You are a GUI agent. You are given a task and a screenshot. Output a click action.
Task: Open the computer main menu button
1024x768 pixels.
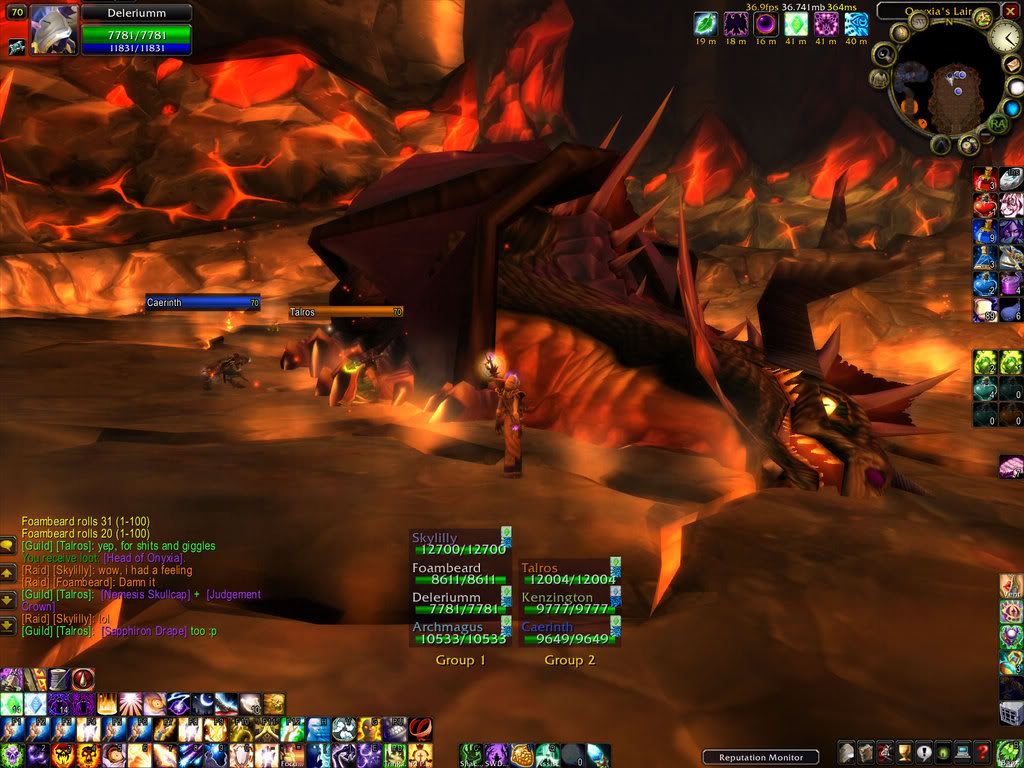963,753
